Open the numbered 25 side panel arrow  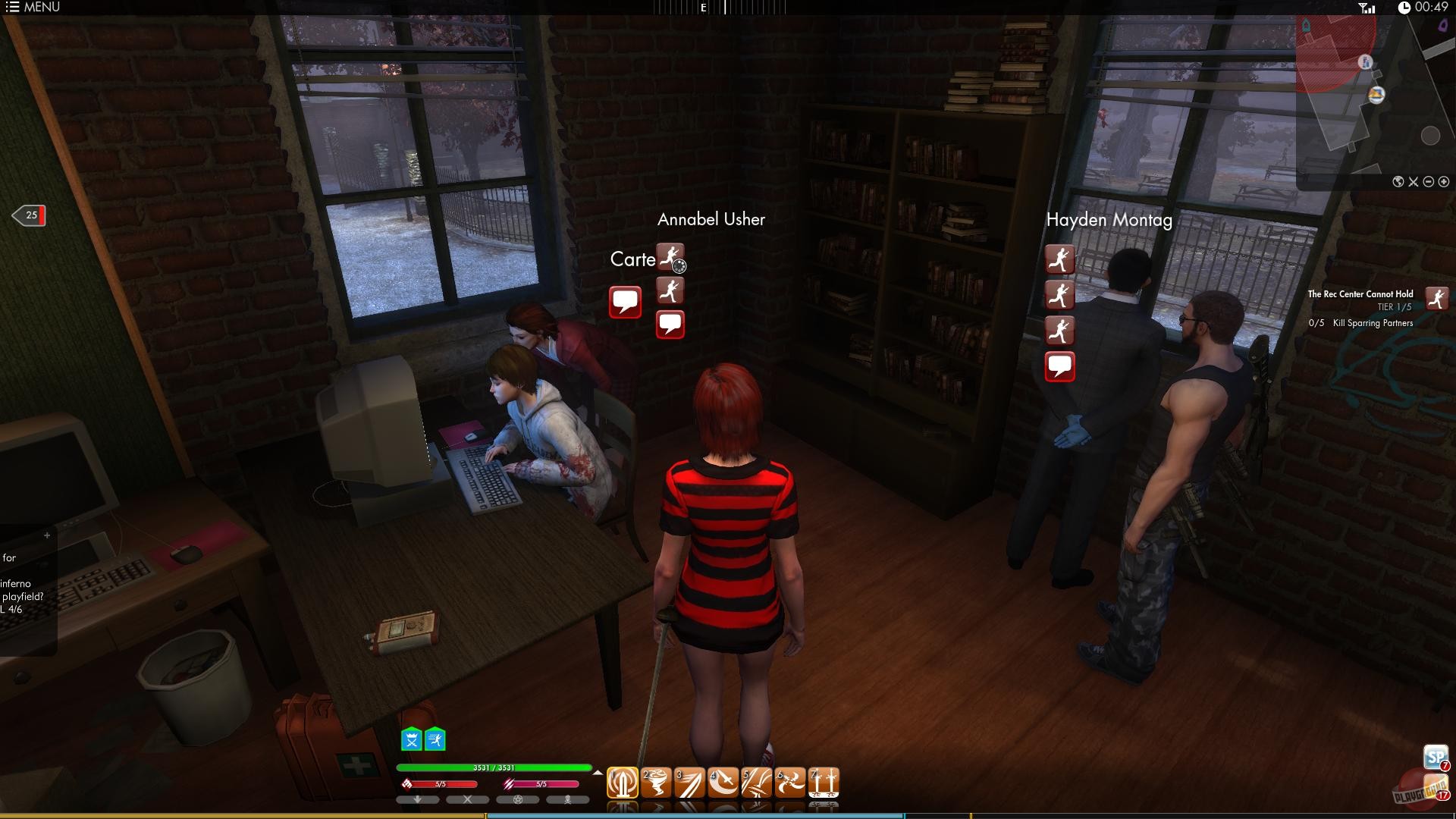coord(29,215)
